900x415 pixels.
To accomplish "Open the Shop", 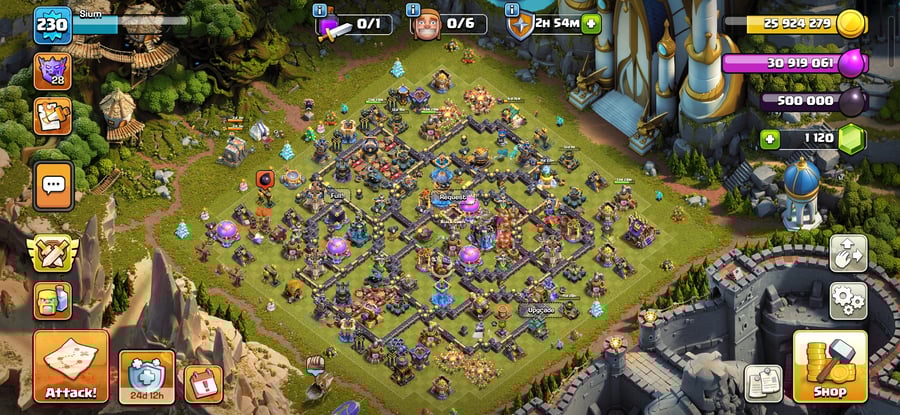I will tap(829, 367).
